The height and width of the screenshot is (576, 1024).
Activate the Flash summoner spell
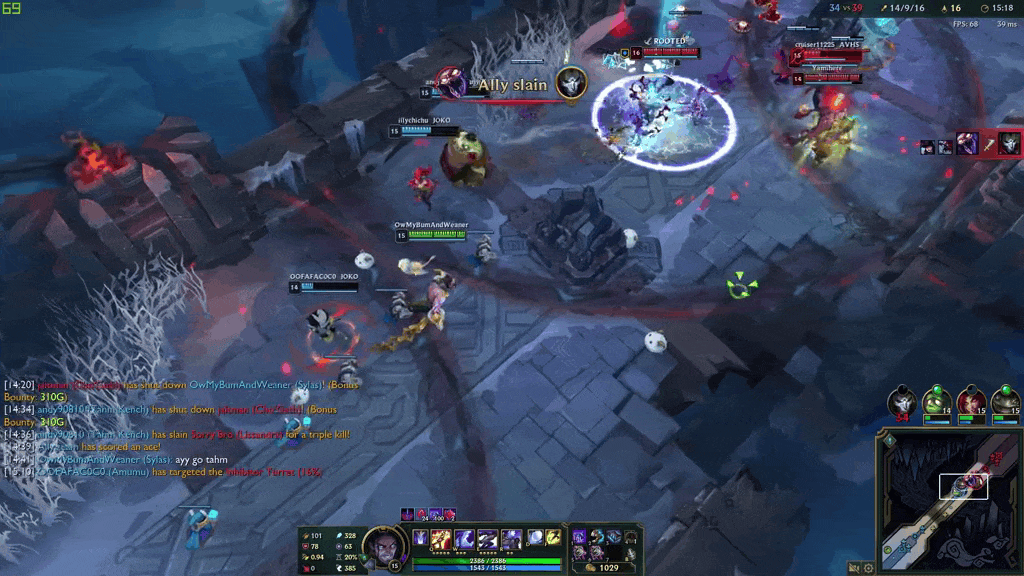553,538
